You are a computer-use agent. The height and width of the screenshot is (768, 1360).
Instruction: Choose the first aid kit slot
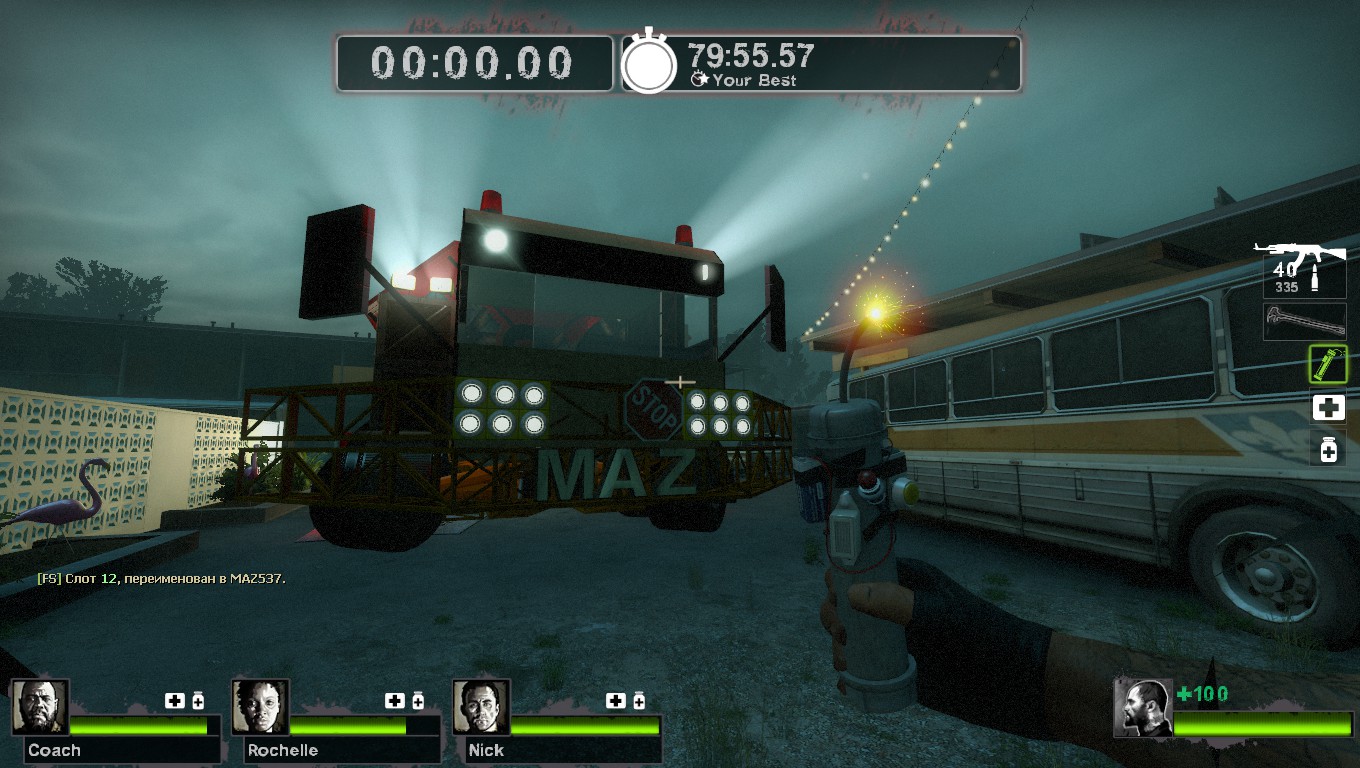(1328, 407)
